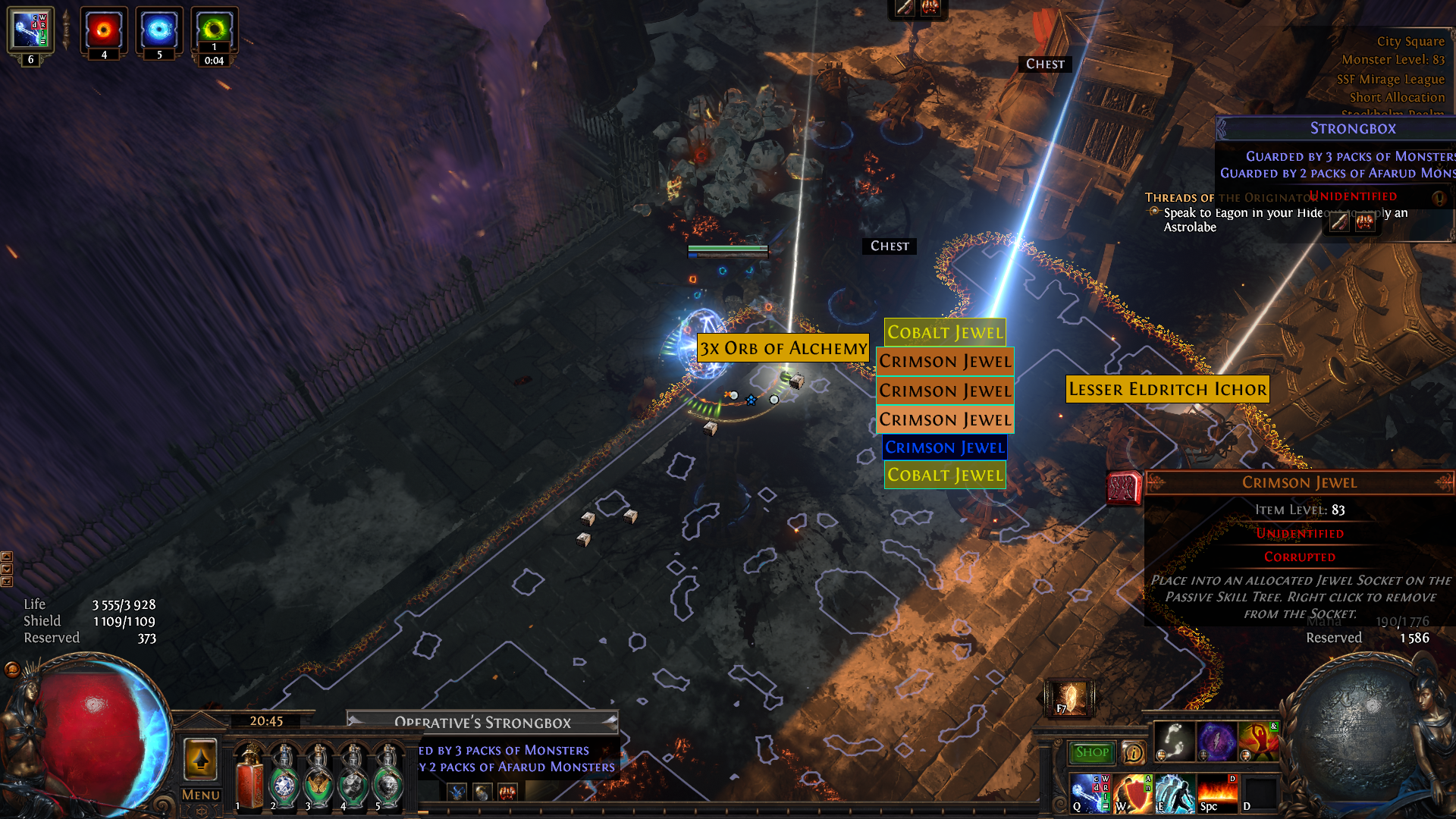Image resolution: width=1456 pixels, height=819 pixels.
Task: Activate the blue ice beam skill on Q
Action: (1090, 792)
